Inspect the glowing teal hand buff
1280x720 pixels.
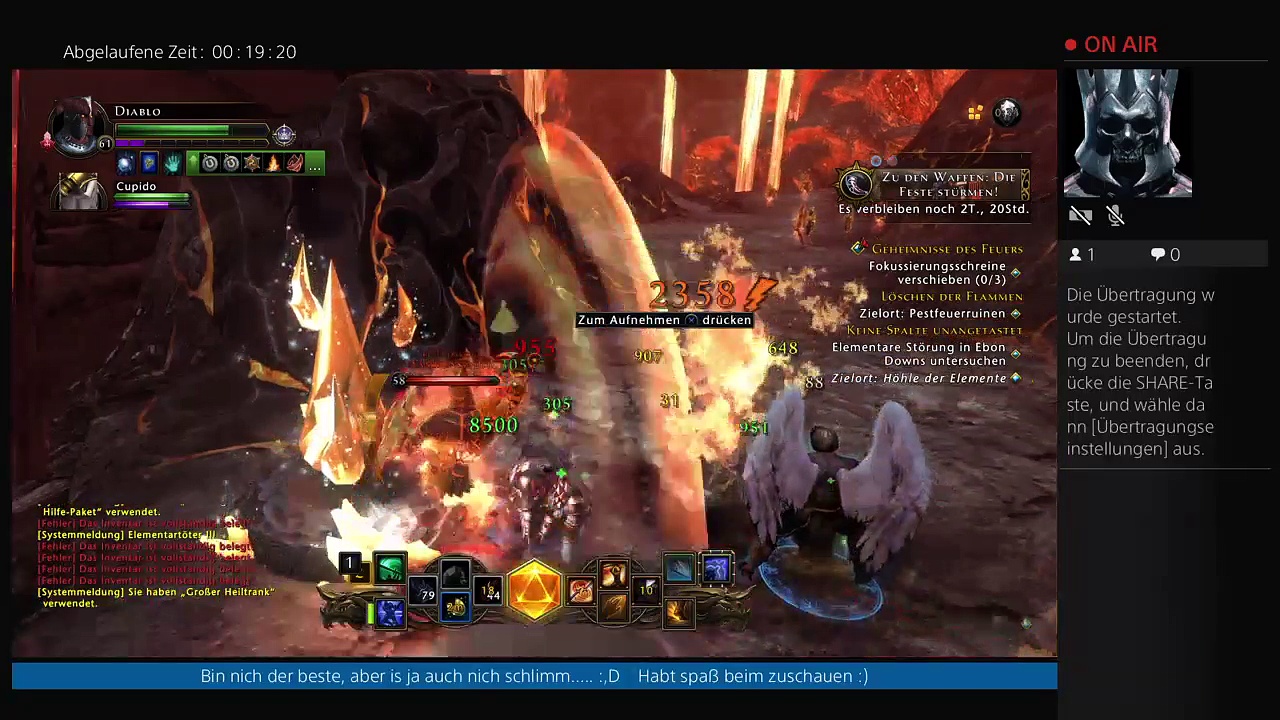click(x=171, y=163)
